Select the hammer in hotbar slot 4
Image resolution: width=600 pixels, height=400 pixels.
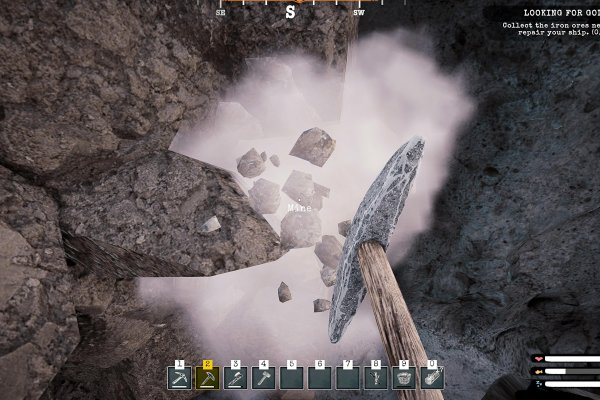tap(263, 378)
